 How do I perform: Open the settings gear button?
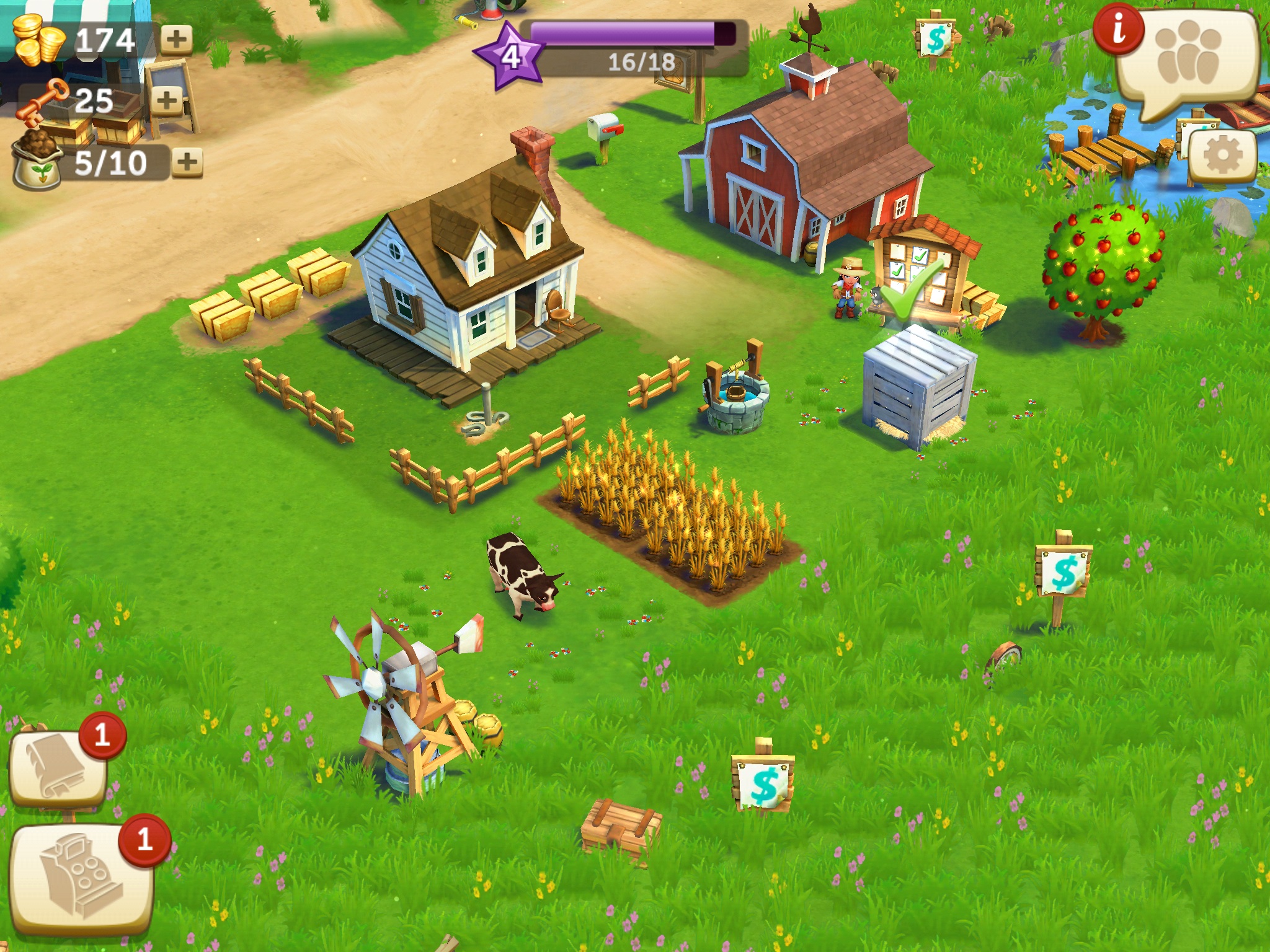coord(1222,156)
